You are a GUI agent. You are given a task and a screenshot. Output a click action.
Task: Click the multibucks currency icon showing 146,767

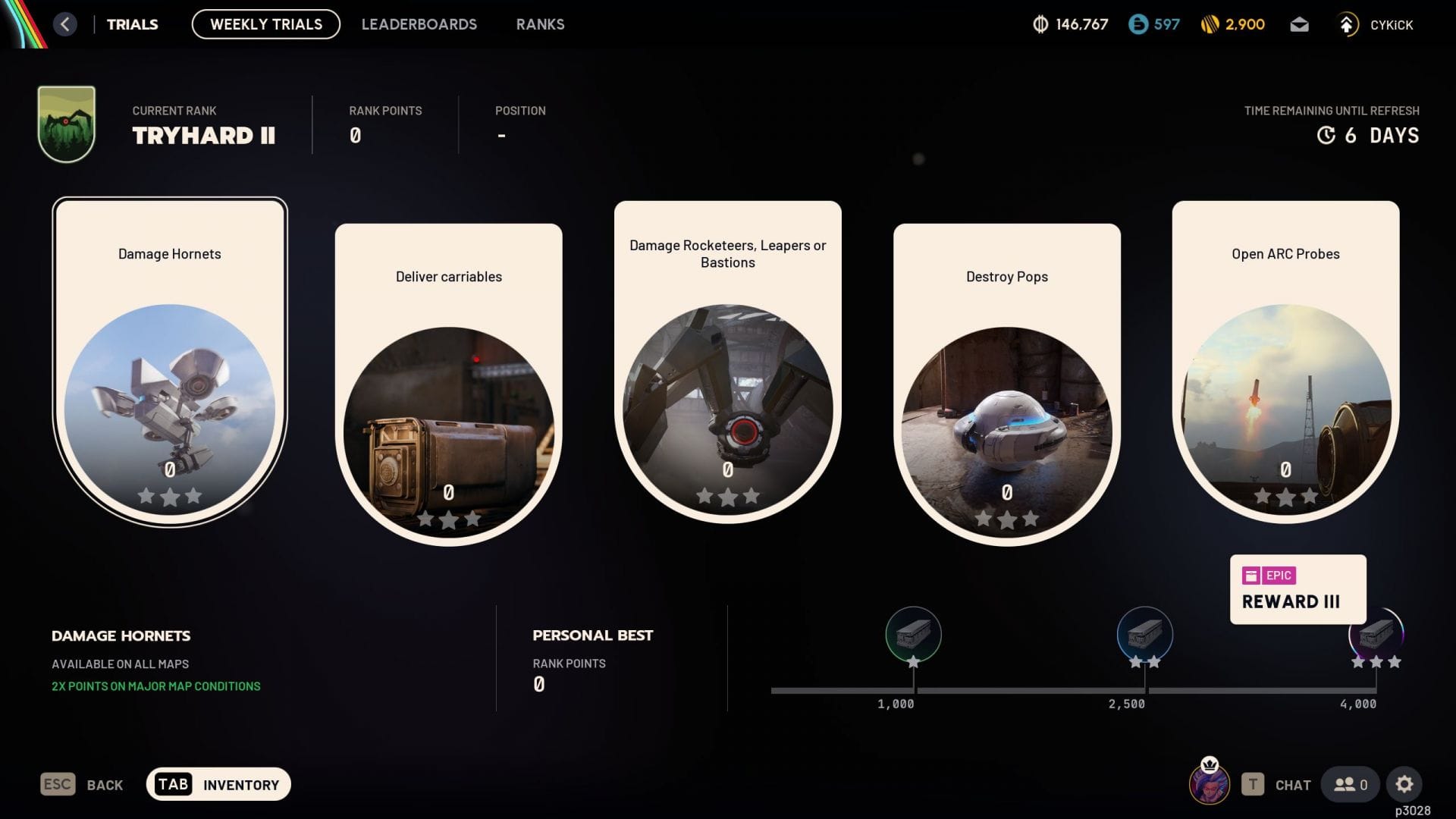[x=1040, y=24]
